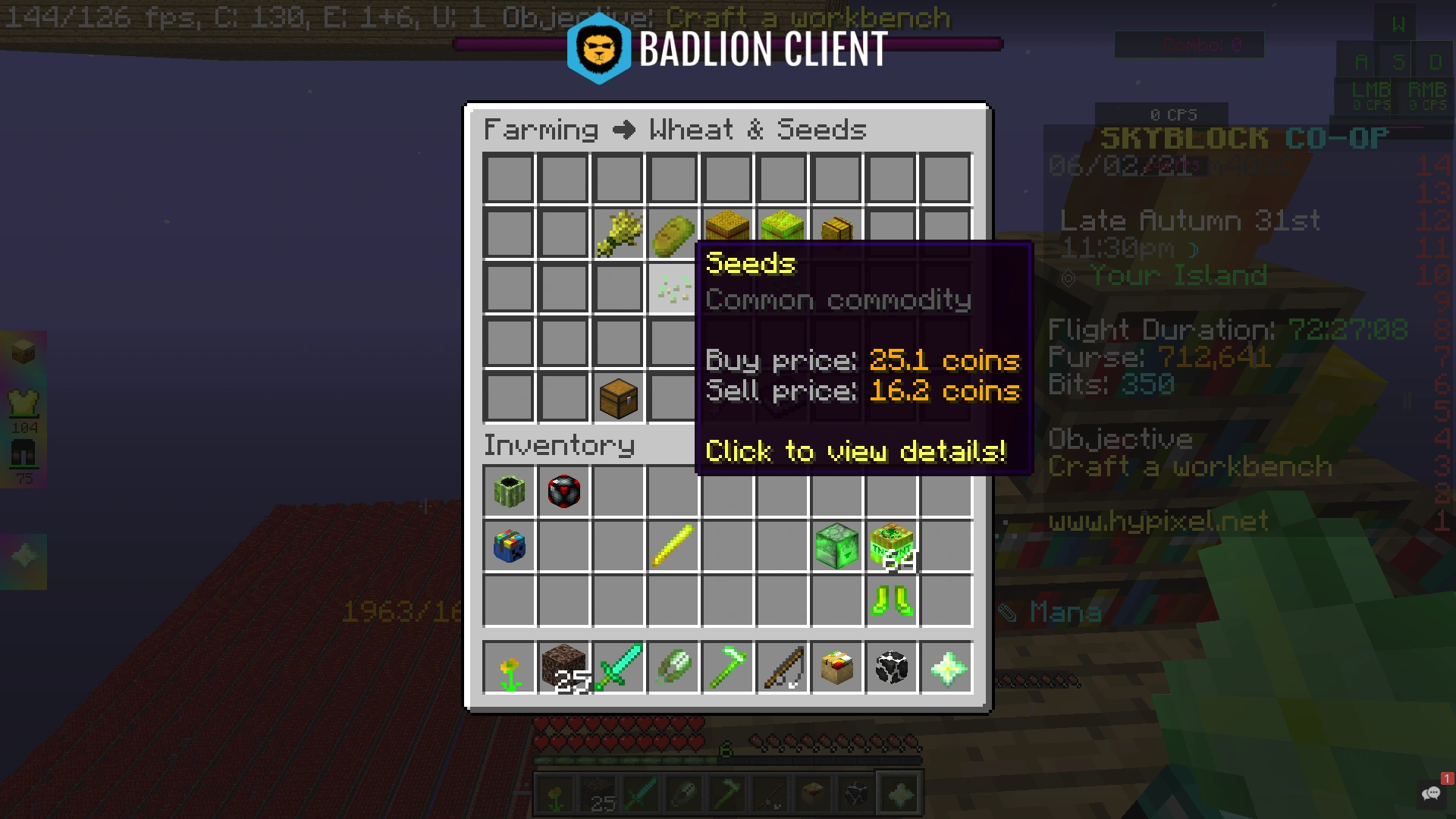
Task: Click the netherrack stack of 25
Action: pyautogui.click(x=563, y=667)
